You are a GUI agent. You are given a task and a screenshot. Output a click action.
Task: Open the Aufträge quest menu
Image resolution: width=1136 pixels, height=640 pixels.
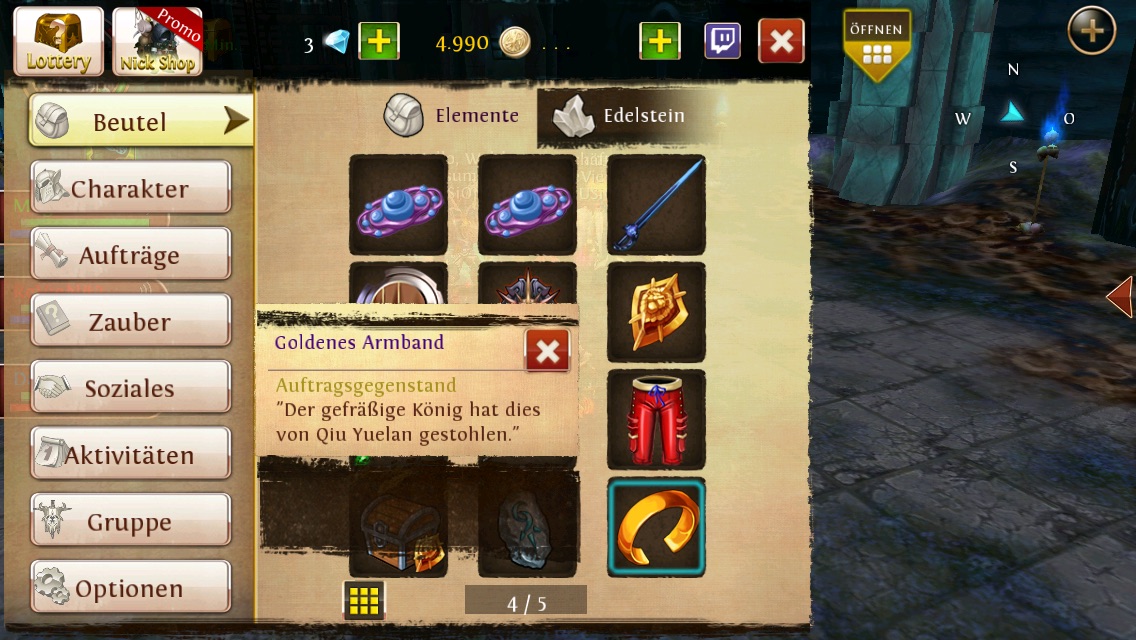pos(130,255)
